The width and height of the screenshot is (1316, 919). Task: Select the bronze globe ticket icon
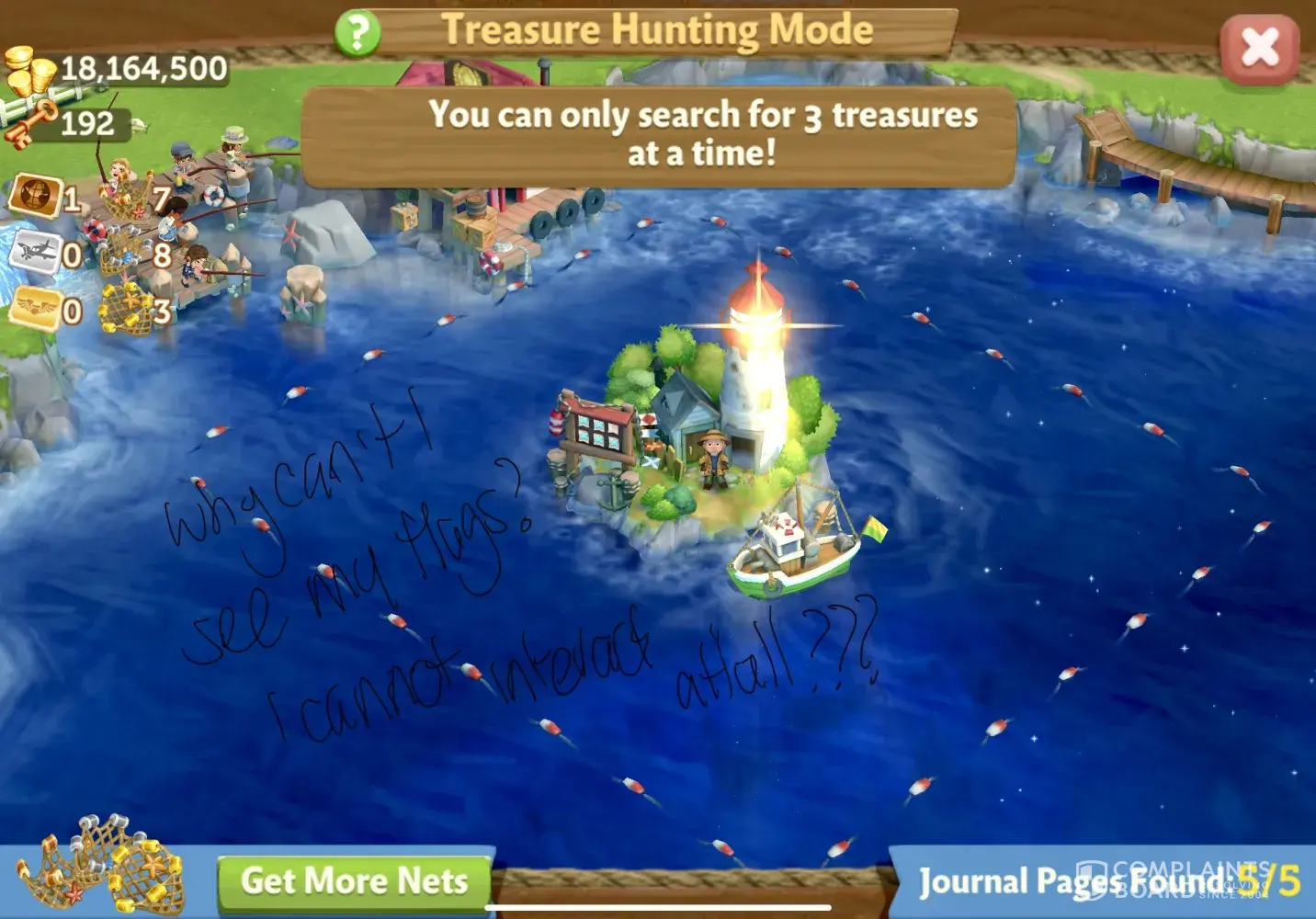point(34,196)
